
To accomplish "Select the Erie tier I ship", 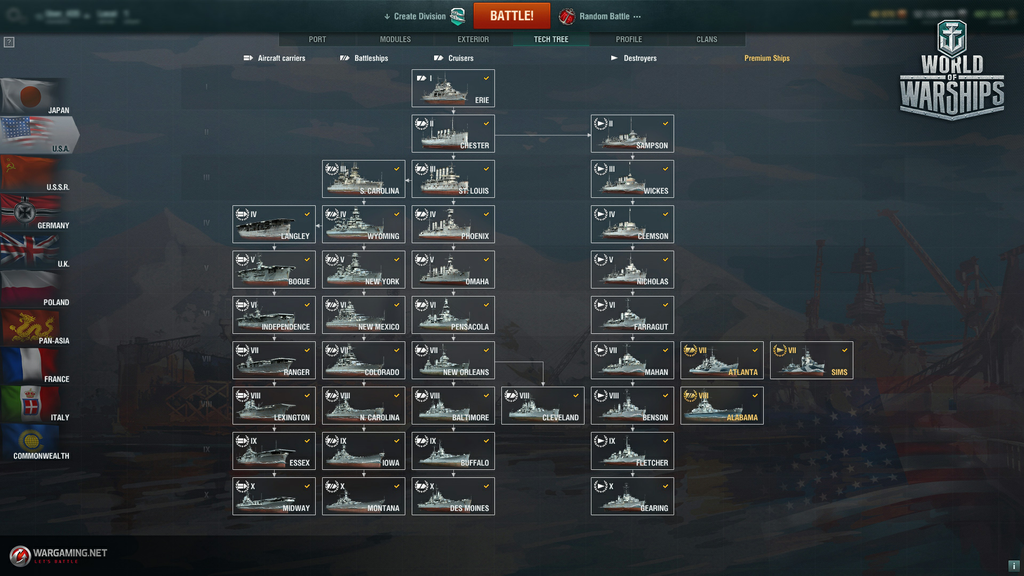I will [x=453, y=88].
